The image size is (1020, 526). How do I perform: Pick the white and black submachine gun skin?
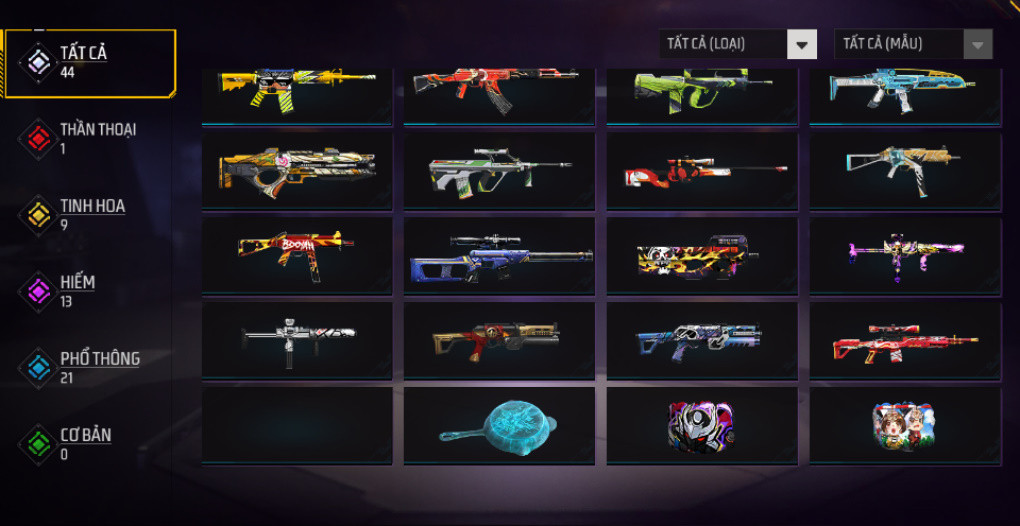coord(297,340)
